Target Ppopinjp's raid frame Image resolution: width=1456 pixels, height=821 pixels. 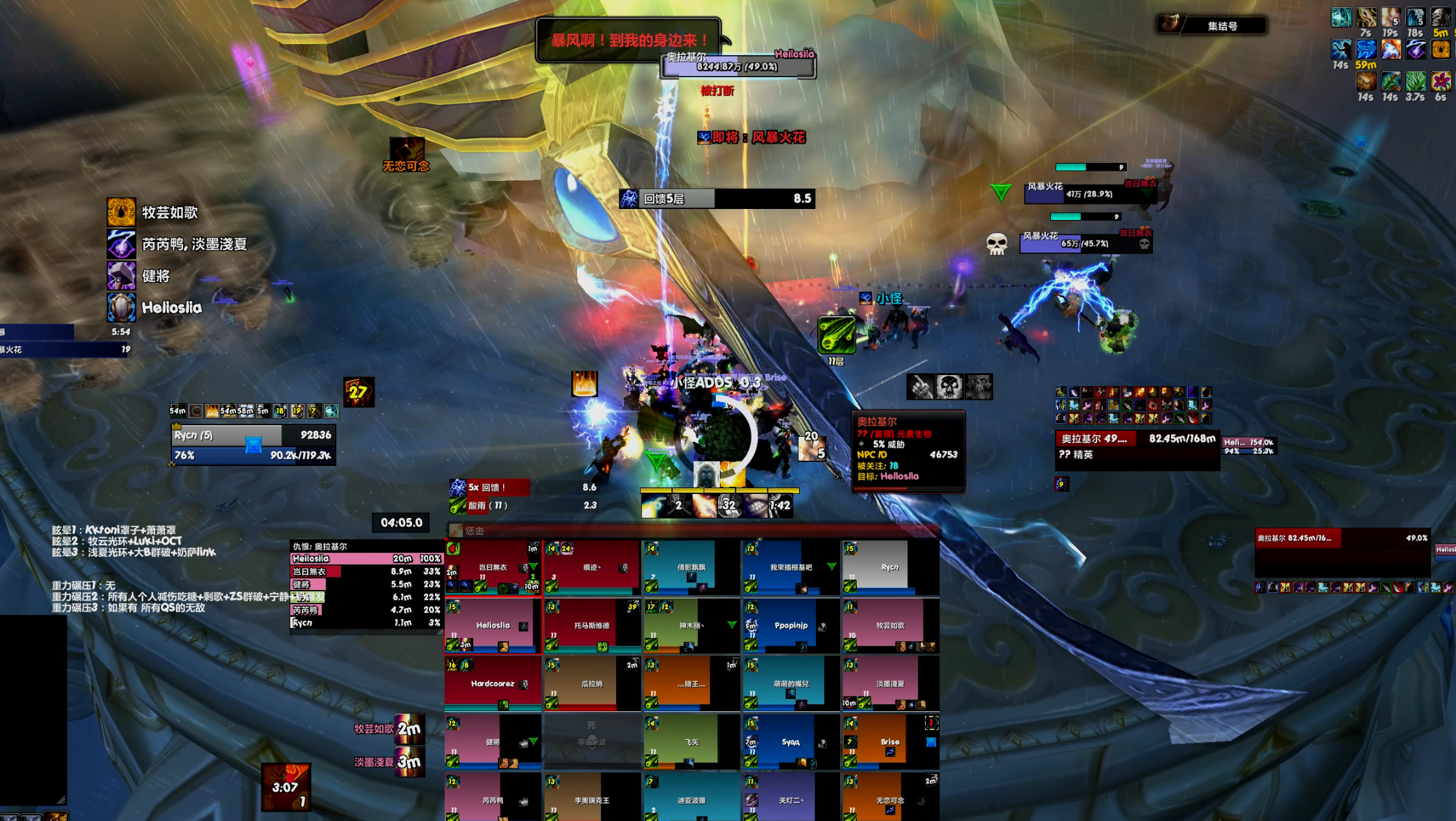click(x=791, y=626)
